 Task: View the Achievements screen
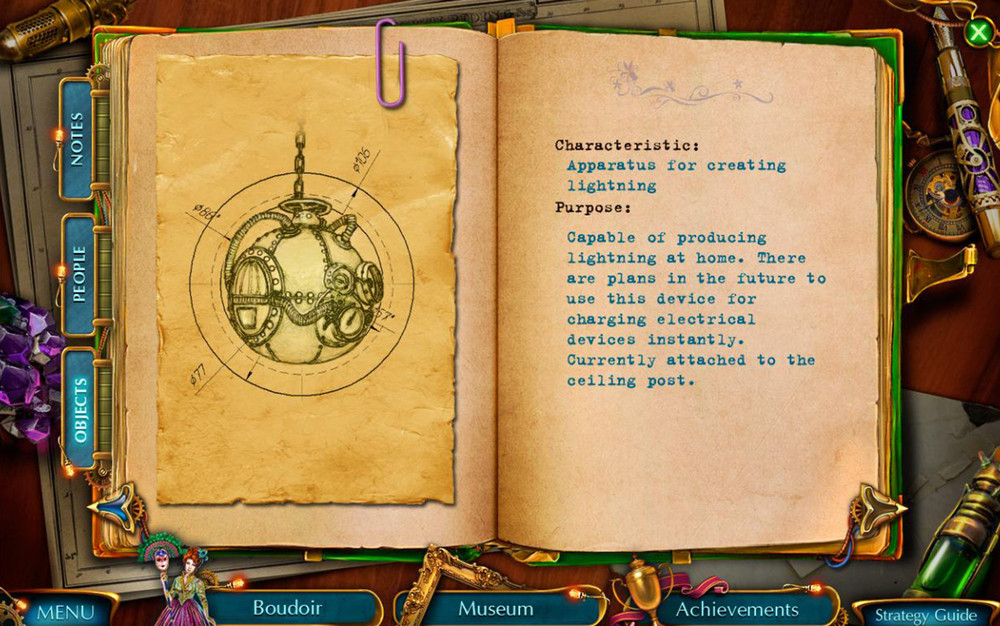737,608
